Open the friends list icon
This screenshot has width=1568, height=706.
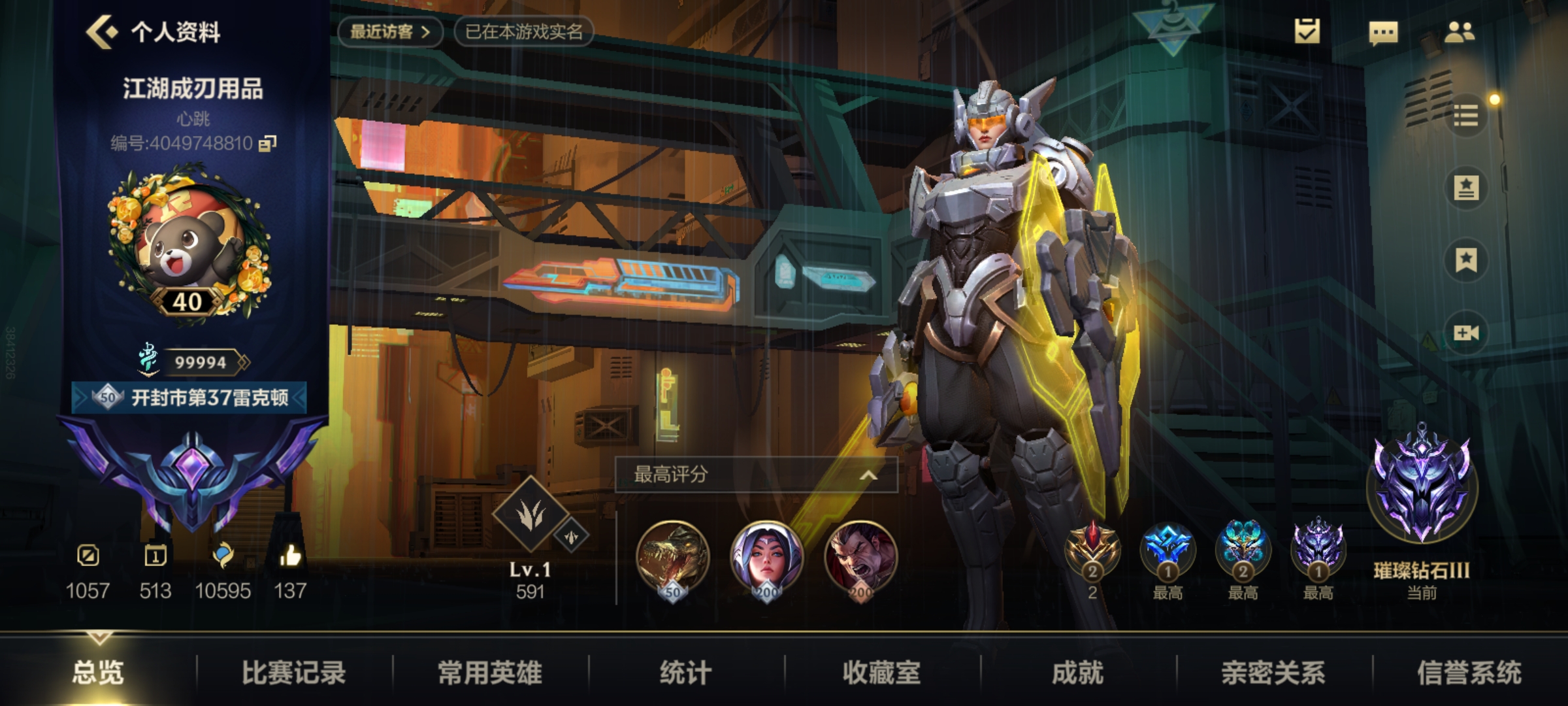pos(1459,32)
